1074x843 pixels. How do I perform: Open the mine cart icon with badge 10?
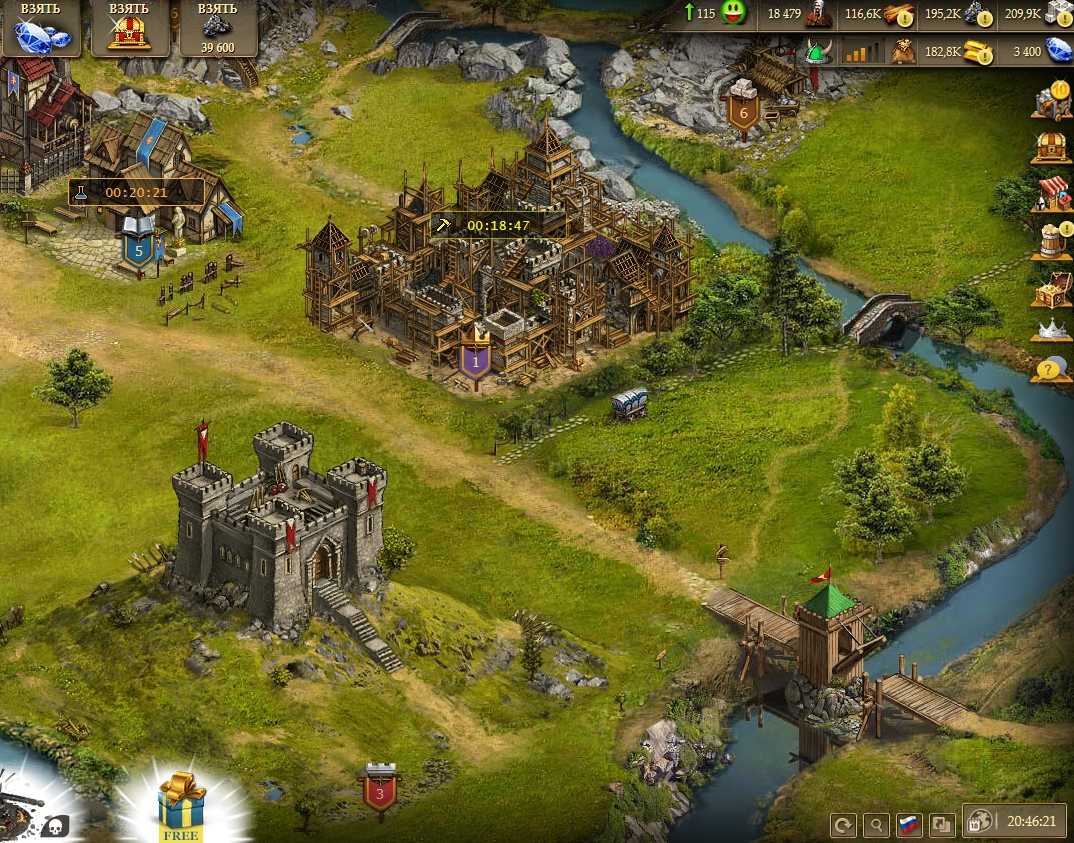tap(1051, 101)
